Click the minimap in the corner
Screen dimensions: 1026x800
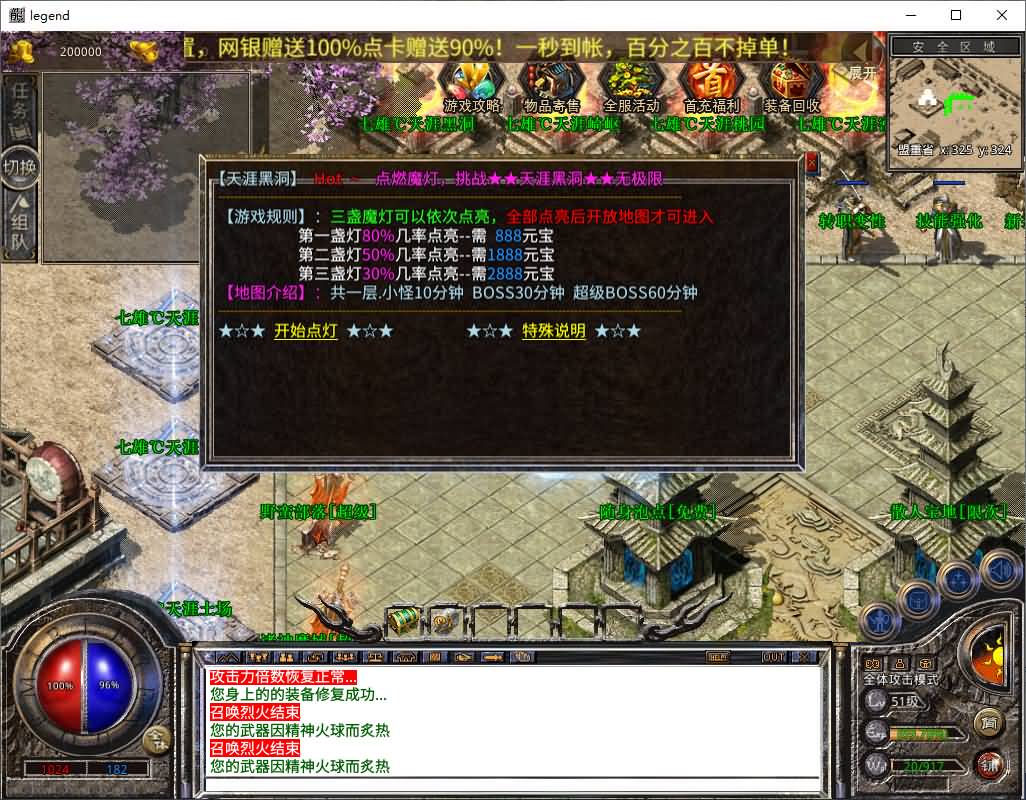tap(950, 105)
